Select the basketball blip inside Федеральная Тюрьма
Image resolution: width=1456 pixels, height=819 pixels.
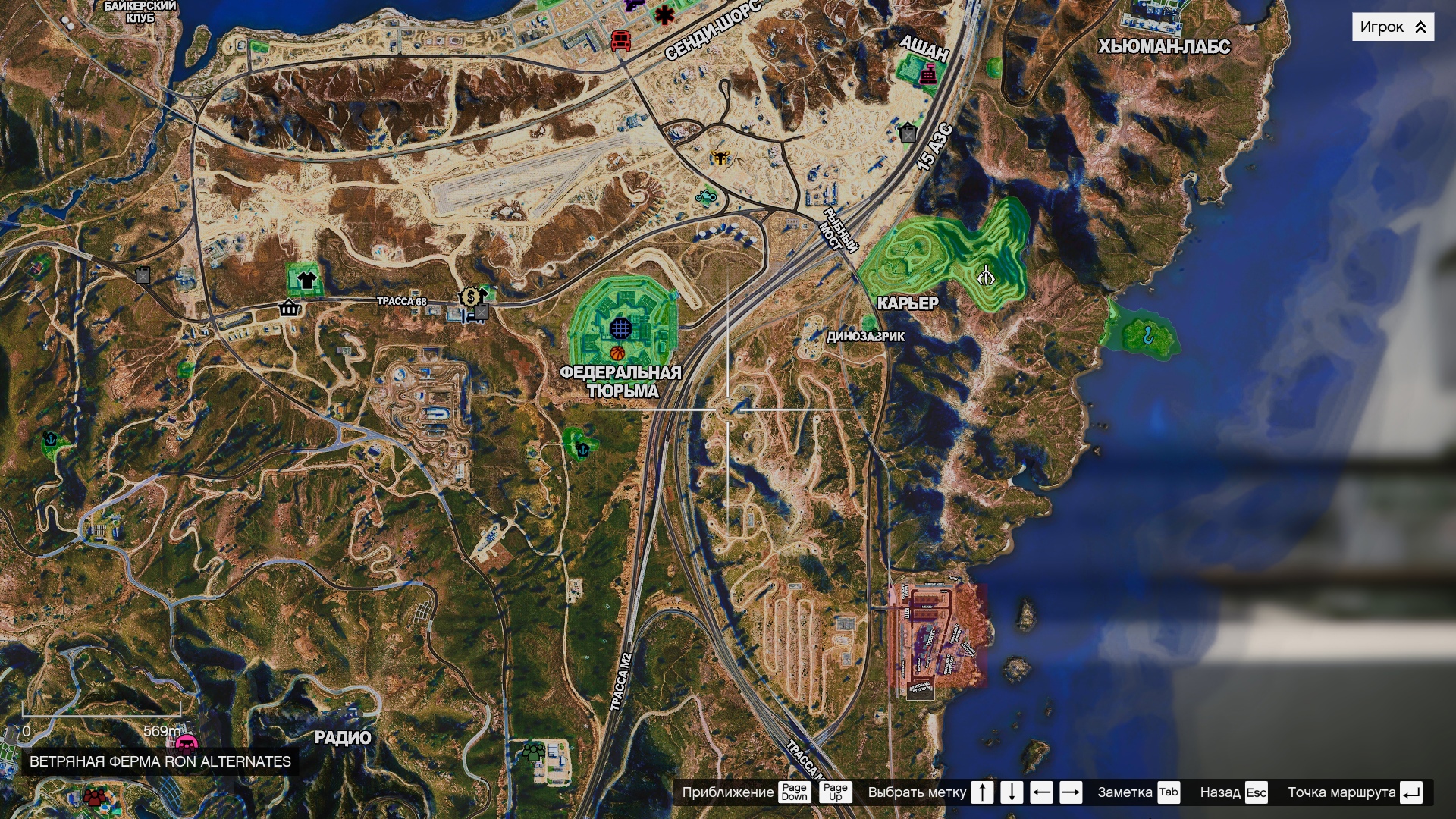click(x=618, y=353)
